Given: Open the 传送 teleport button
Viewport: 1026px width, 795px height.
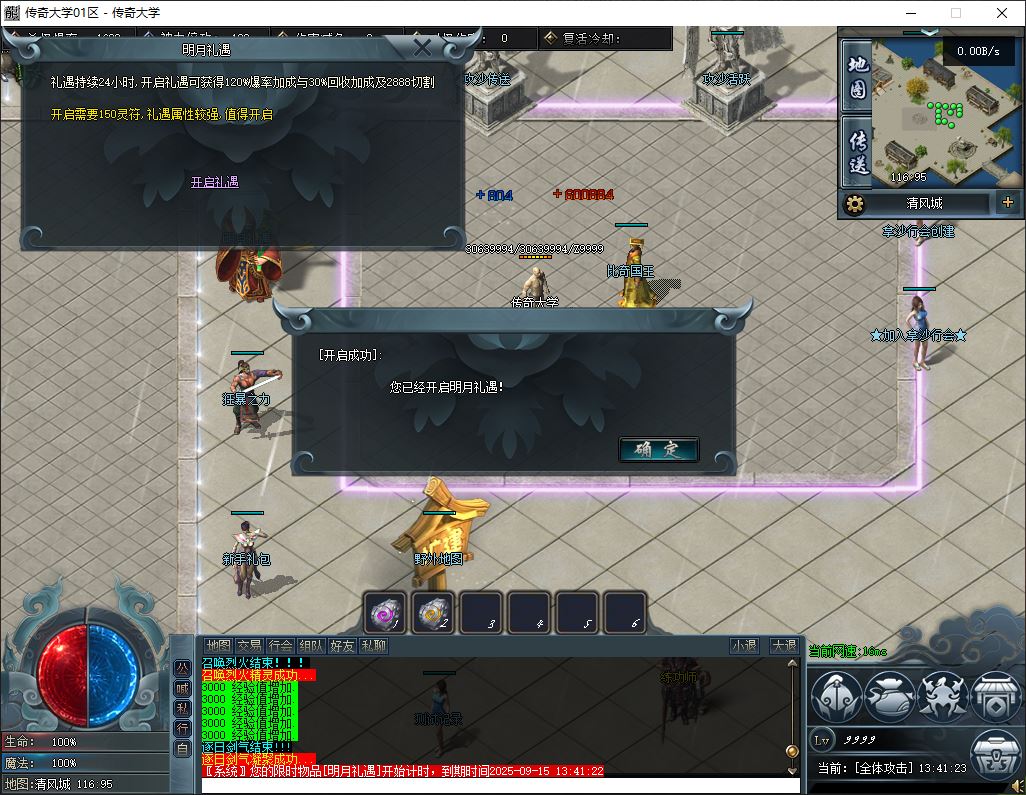Looking at the screenshot, I should 857,153.
